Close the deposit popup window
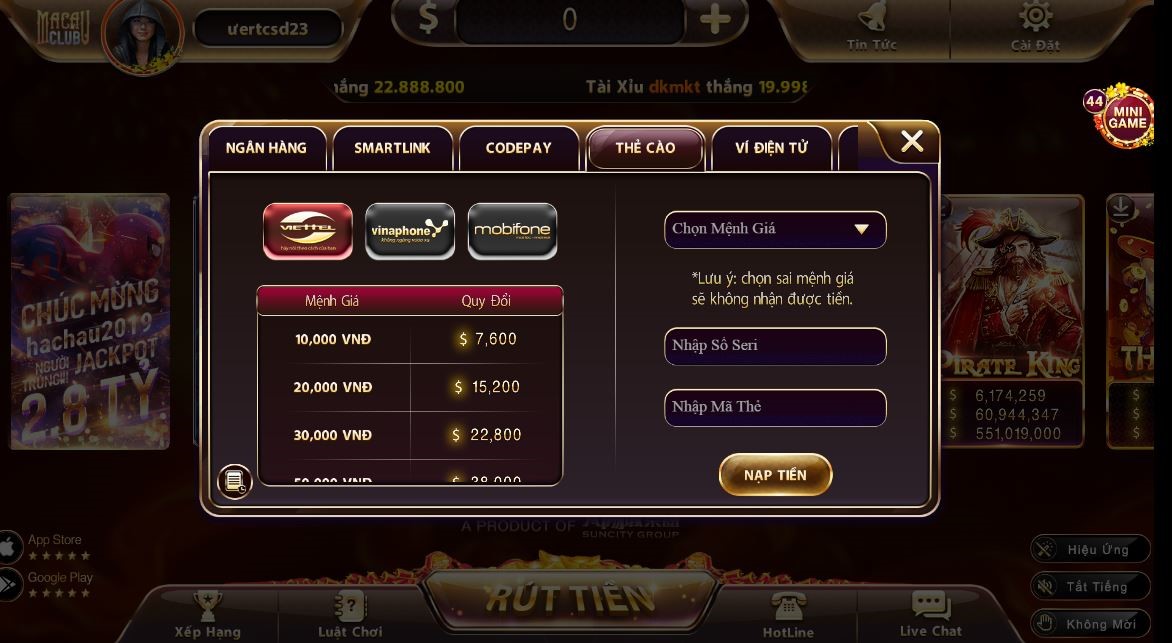The width and height of the screenshot is (1172, 643). [x=911, y=142]
